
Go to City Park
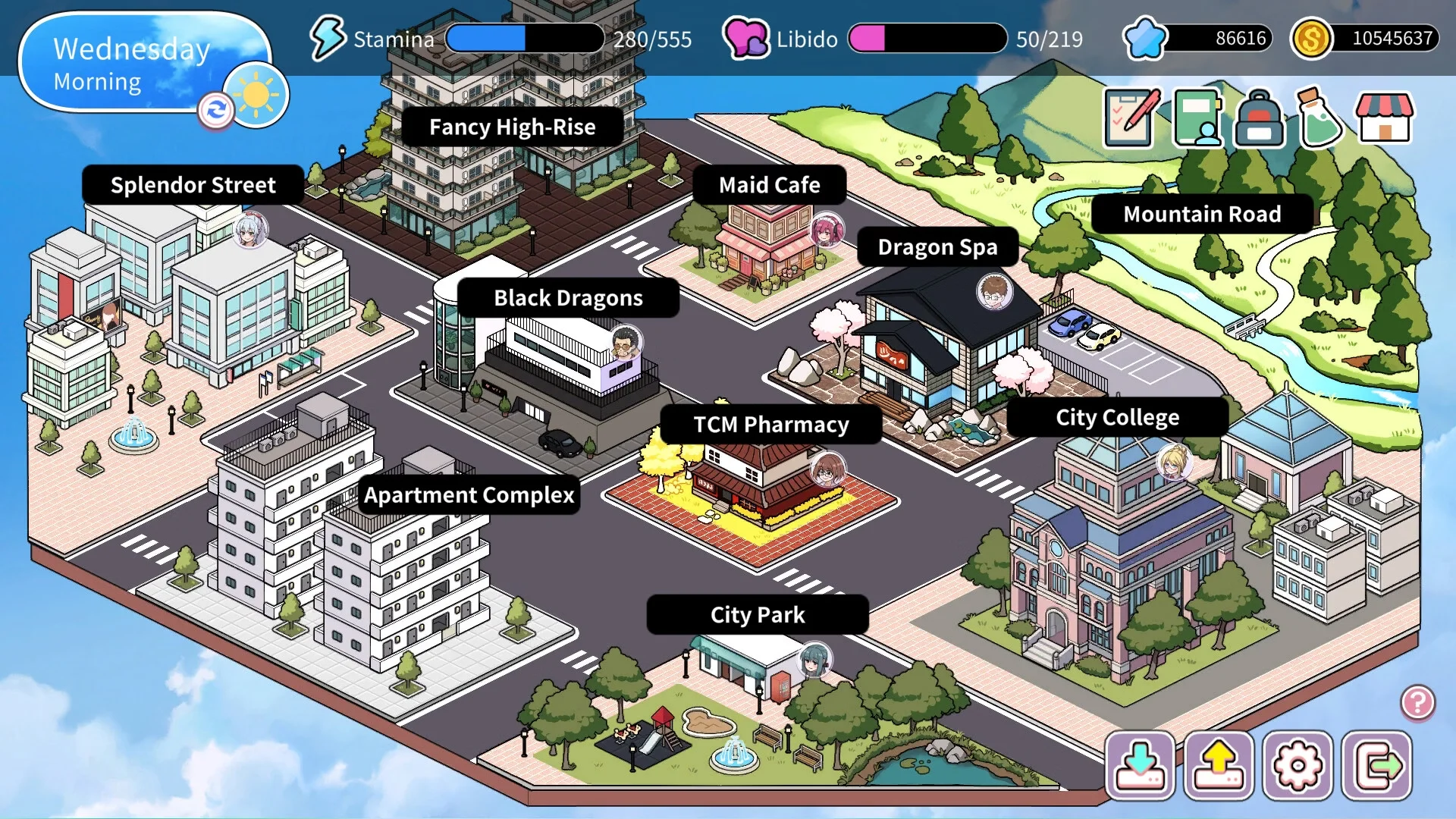(757, 615)
